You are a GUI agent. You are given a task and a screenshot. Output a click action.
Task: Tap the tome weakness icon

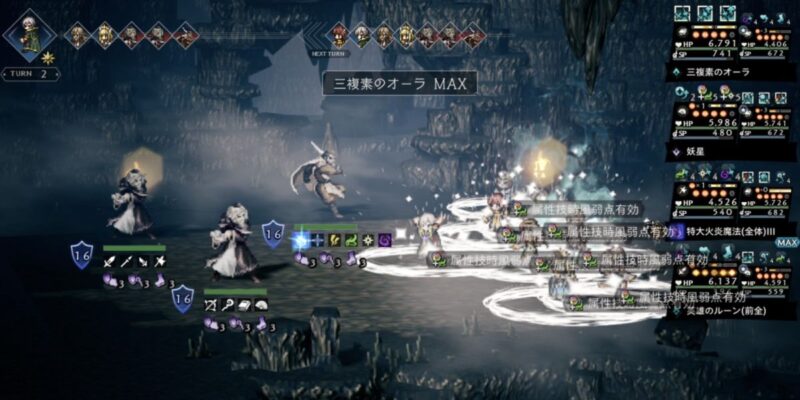click(x=244, y=304)
